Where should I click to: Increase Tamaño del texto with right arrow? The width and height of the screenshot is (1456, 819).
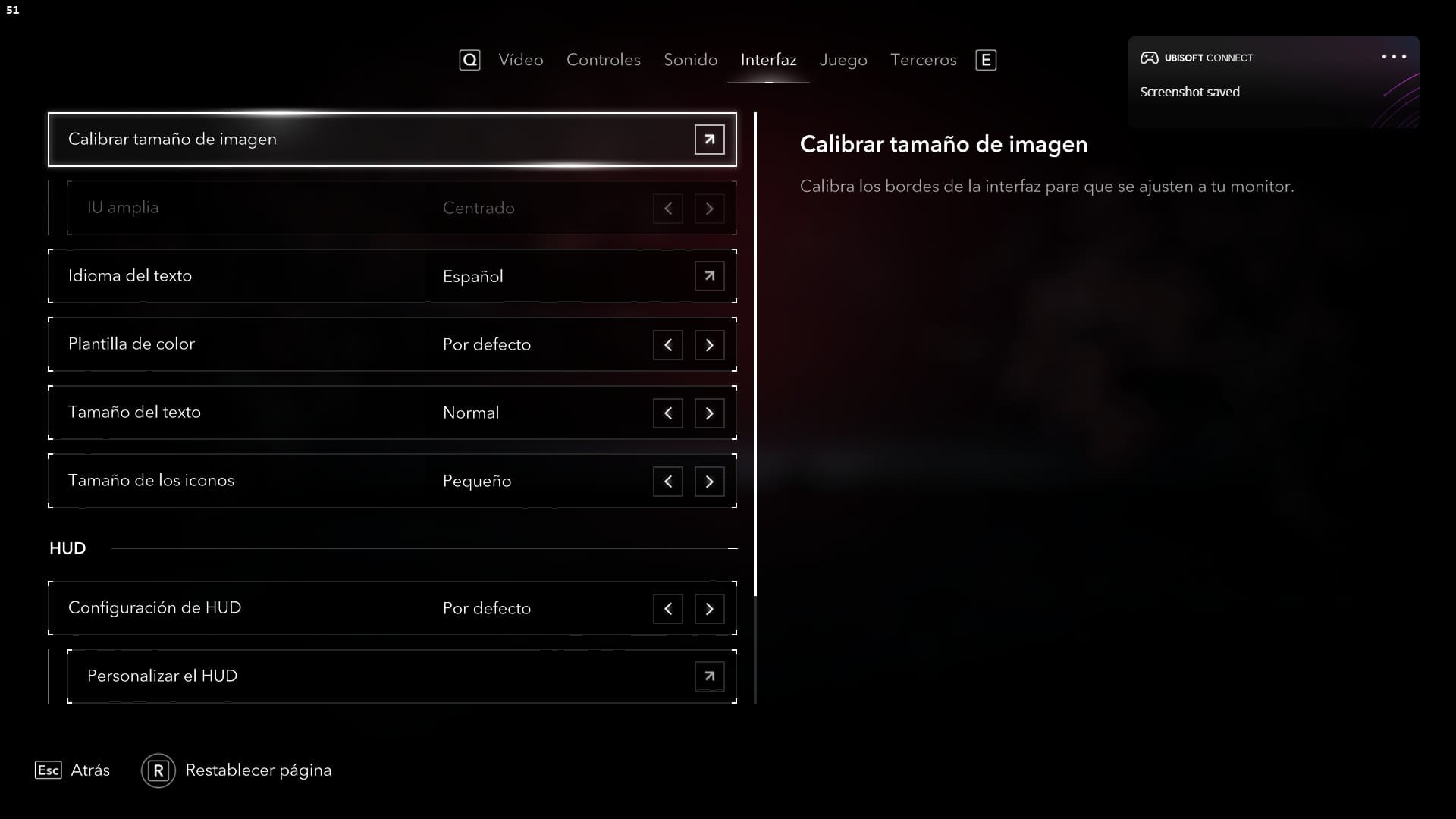tap(709, 413)
